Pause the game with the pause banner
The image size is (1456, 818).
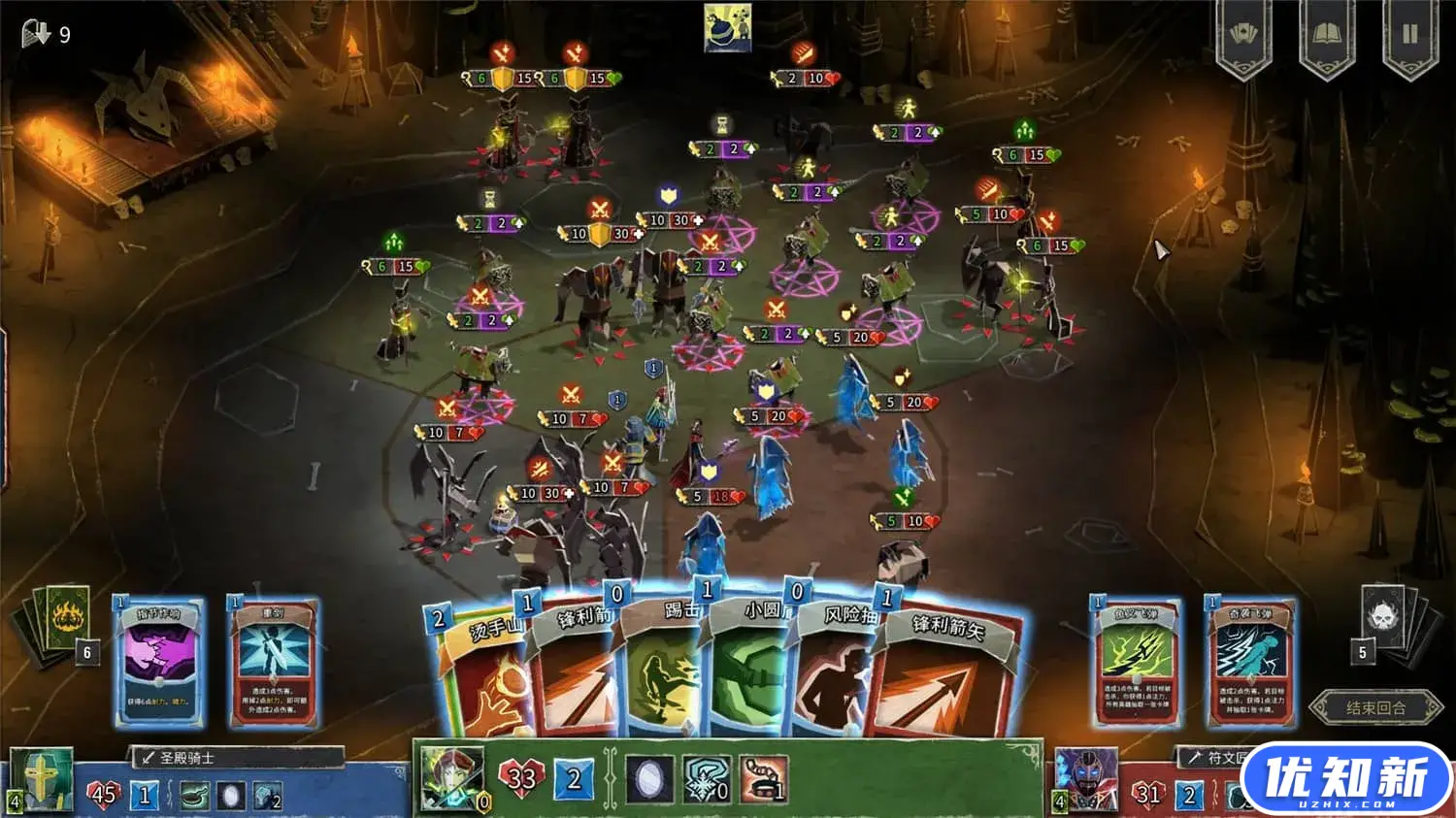[x=1410, y=36]
